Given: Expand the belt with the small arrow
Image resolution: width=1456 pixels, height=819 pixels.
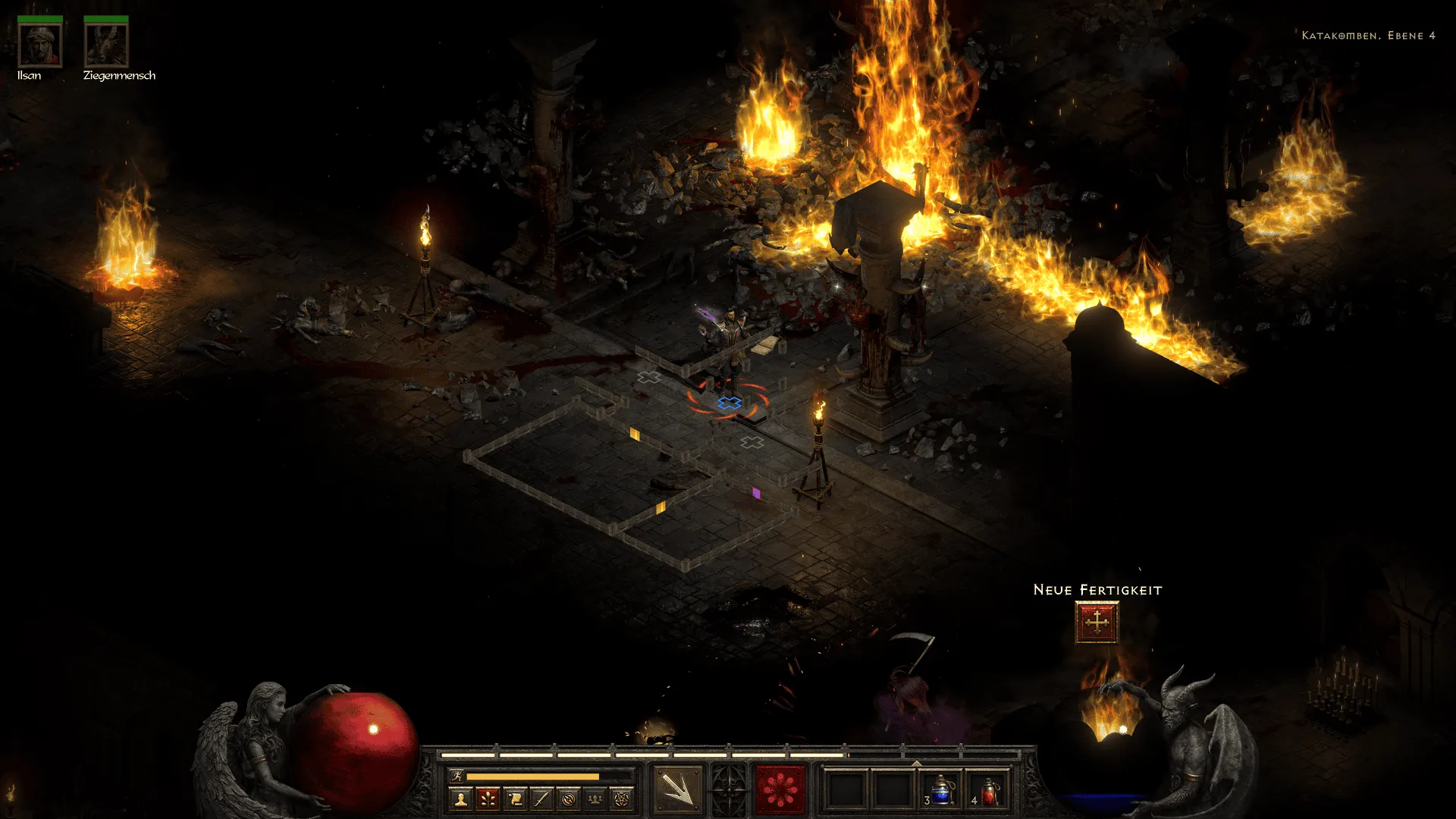Looking at the screenshot, I should 916,763.
